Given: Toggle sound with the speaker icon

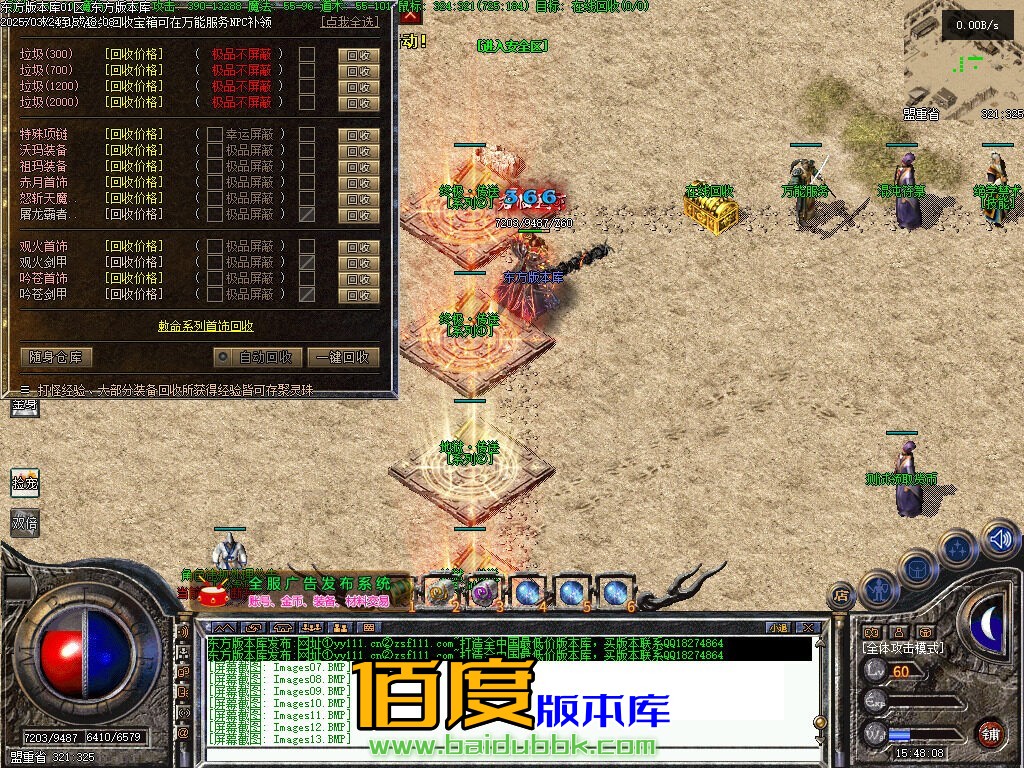Looking at the screenshot, I should [998, 539].
